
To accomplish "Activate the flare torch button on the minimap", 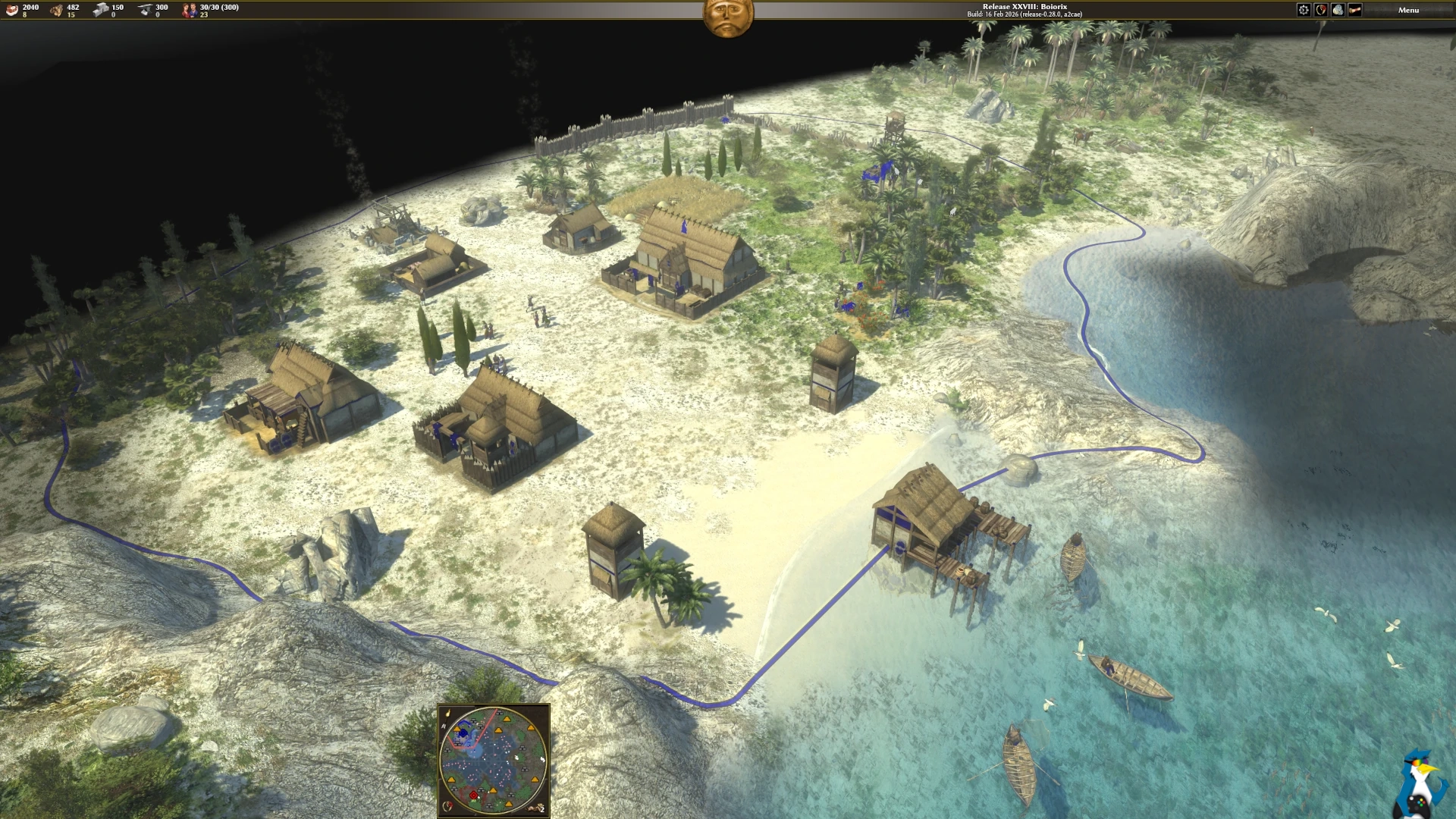I will (x=447, y=714).
